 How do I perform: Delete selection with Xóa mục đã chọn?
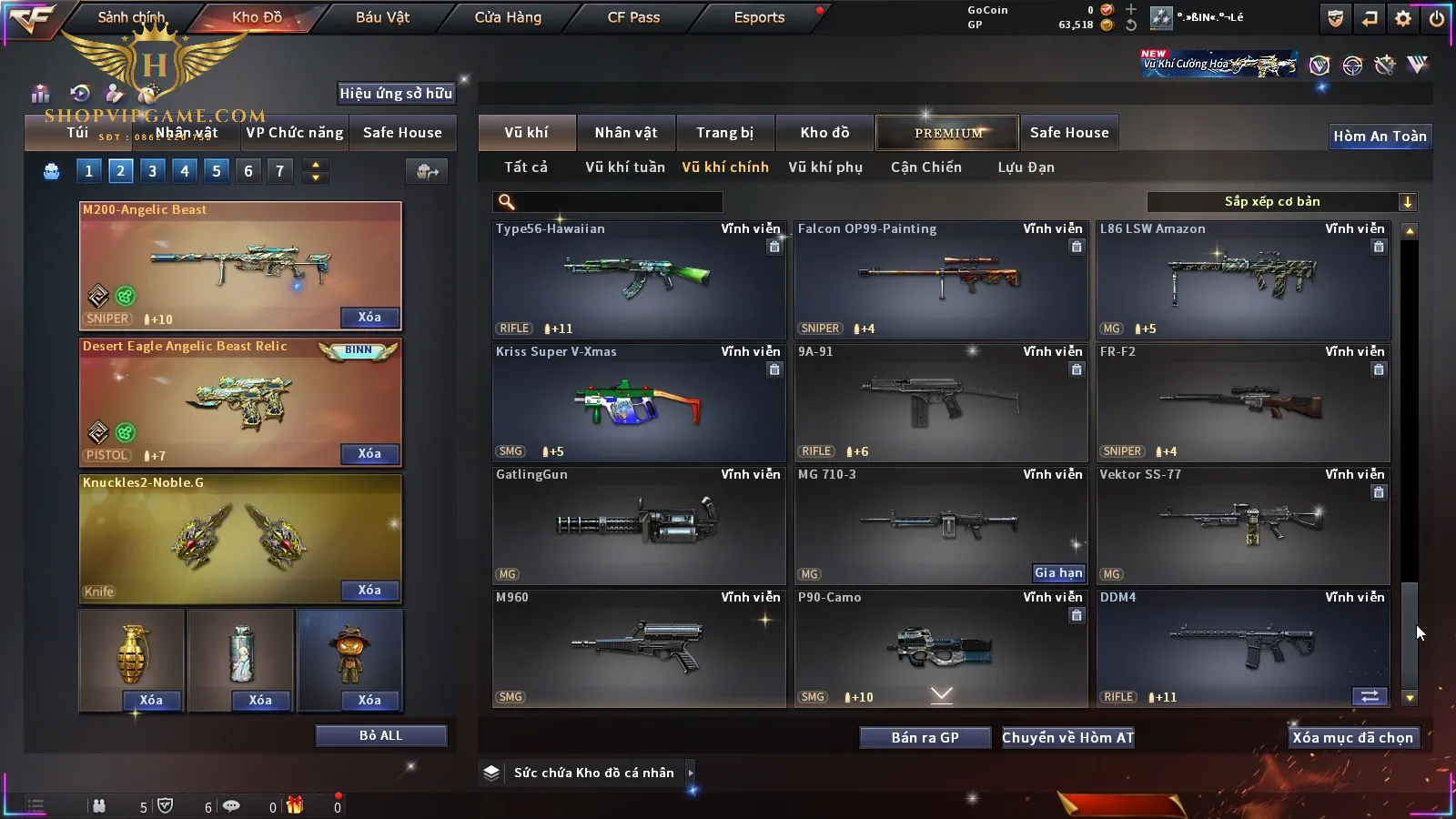pos(1352,737)
